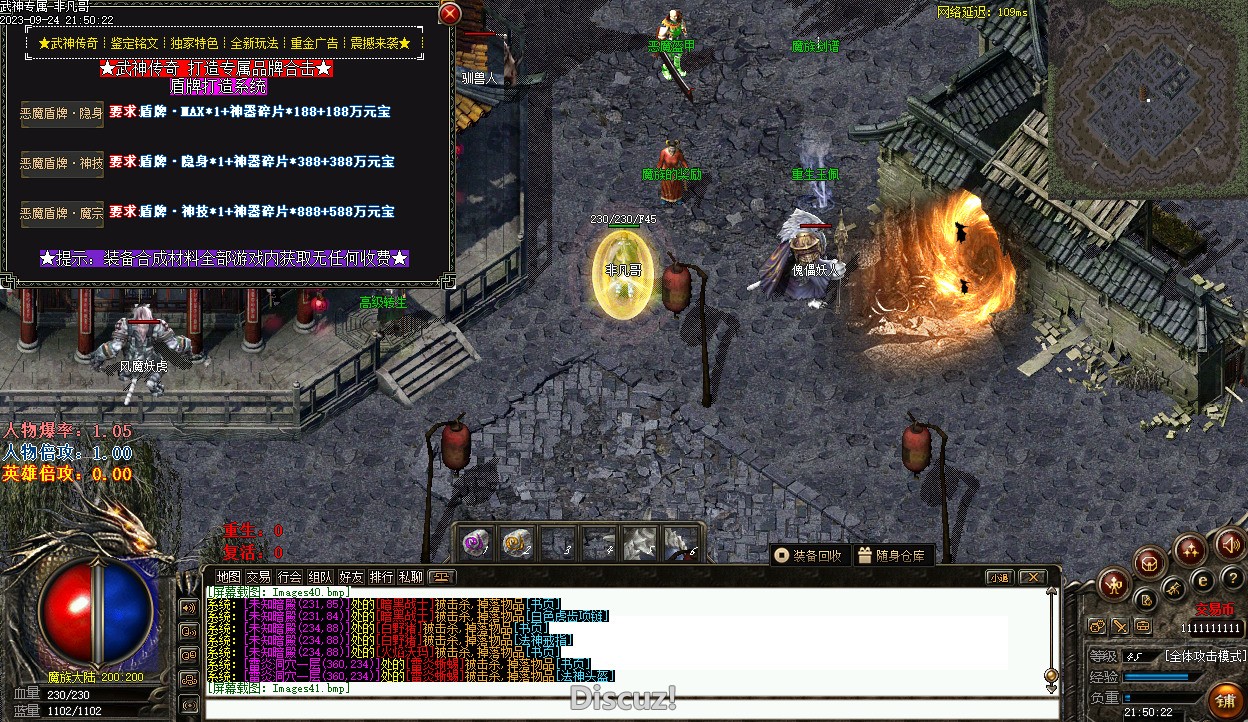
Task: Close the shield forging panel
Action: point(450,13)
